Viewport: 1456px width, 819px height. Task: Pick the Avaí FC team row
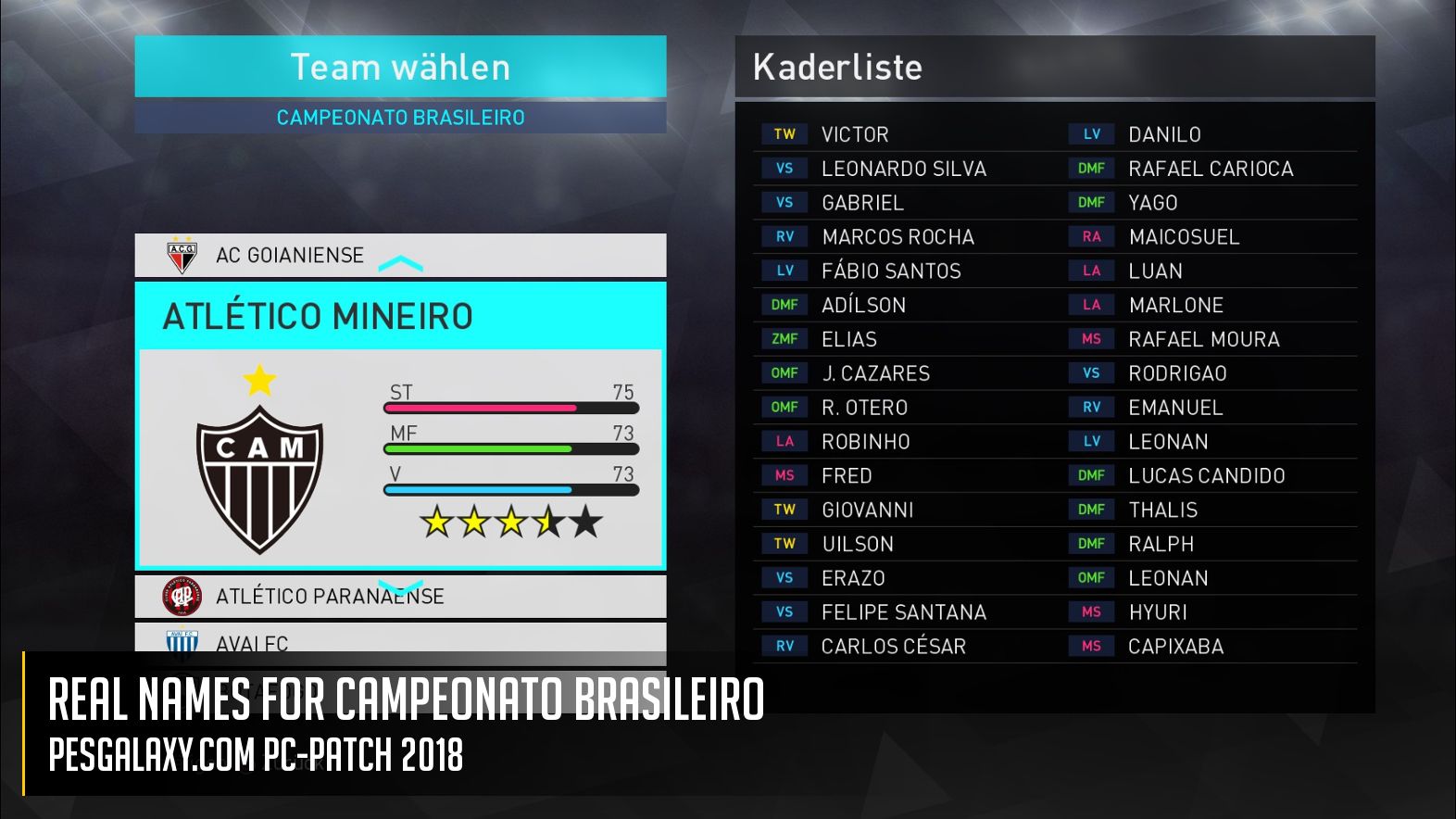pyautogui.click(x=252, y=641)
